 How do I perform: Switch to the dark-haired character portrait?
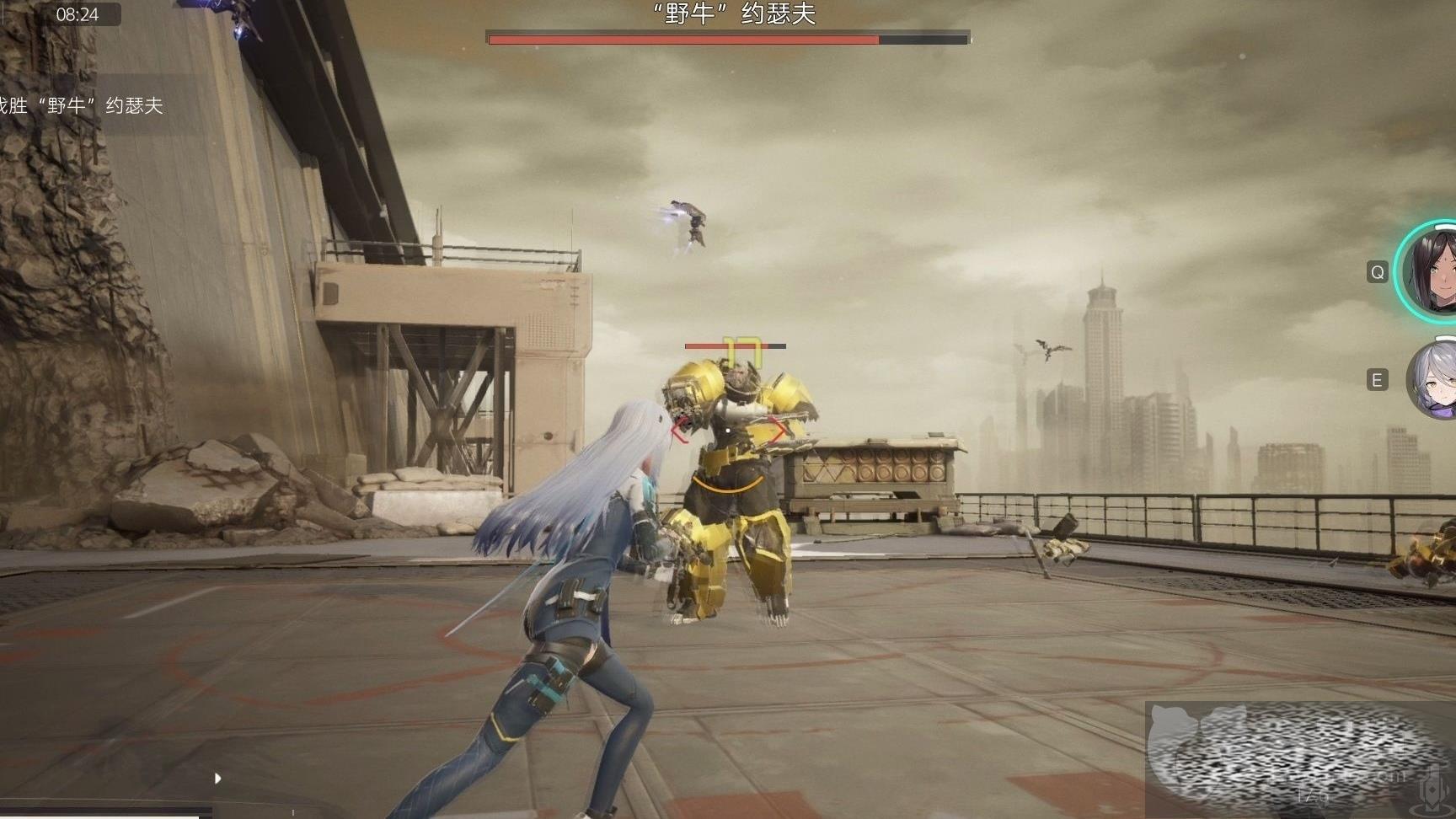1432,271
